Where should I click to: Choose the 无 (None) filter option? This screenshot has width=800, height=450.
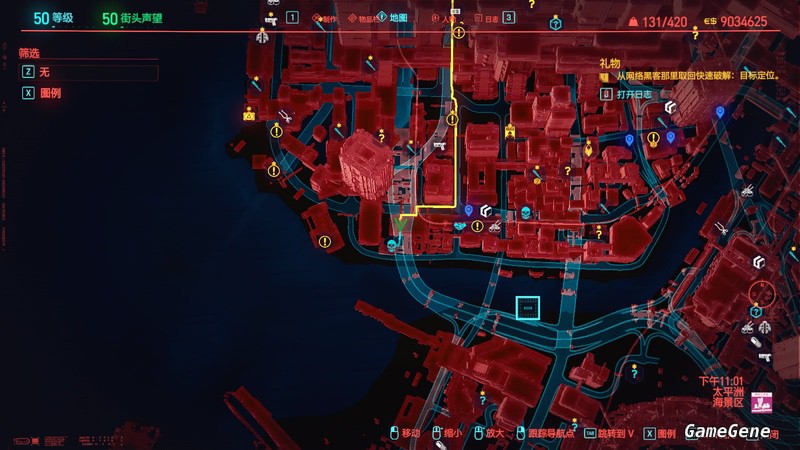pos(44,72)
